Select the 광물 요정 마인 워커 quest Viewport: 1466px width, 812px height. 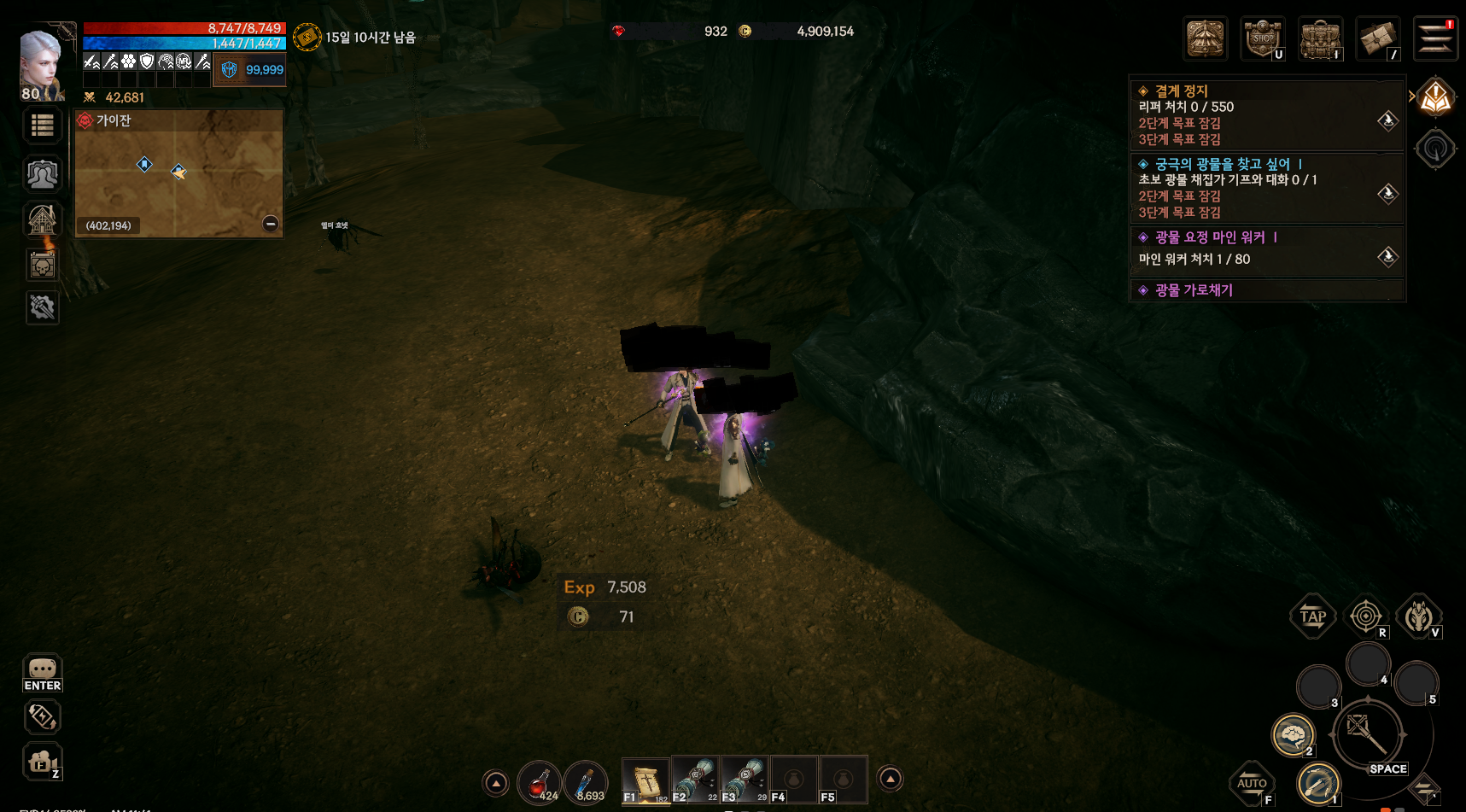click(x=1210, y=237)
